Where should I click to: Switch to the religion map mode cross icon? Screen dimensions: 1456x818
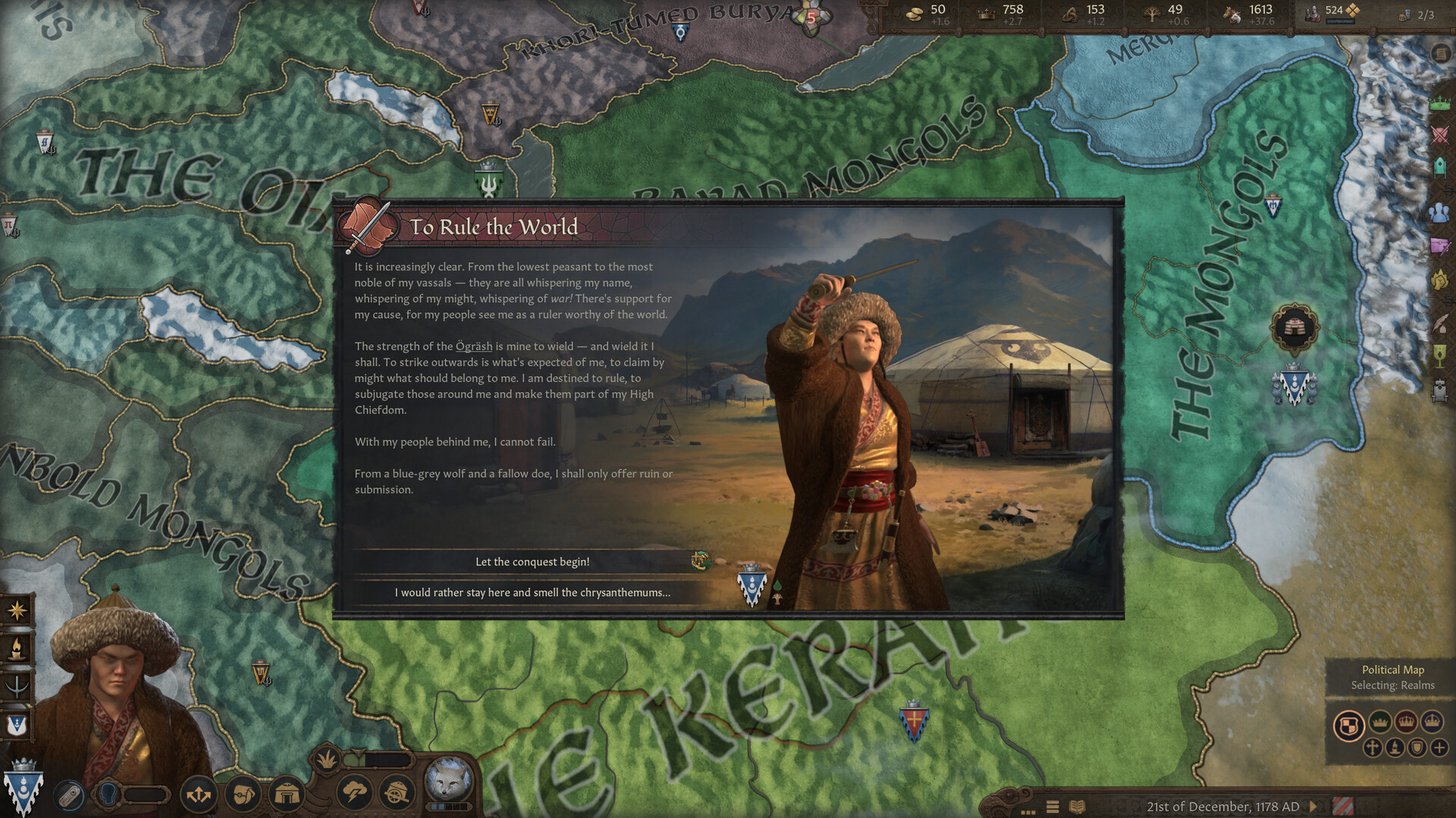point(1373,747)
